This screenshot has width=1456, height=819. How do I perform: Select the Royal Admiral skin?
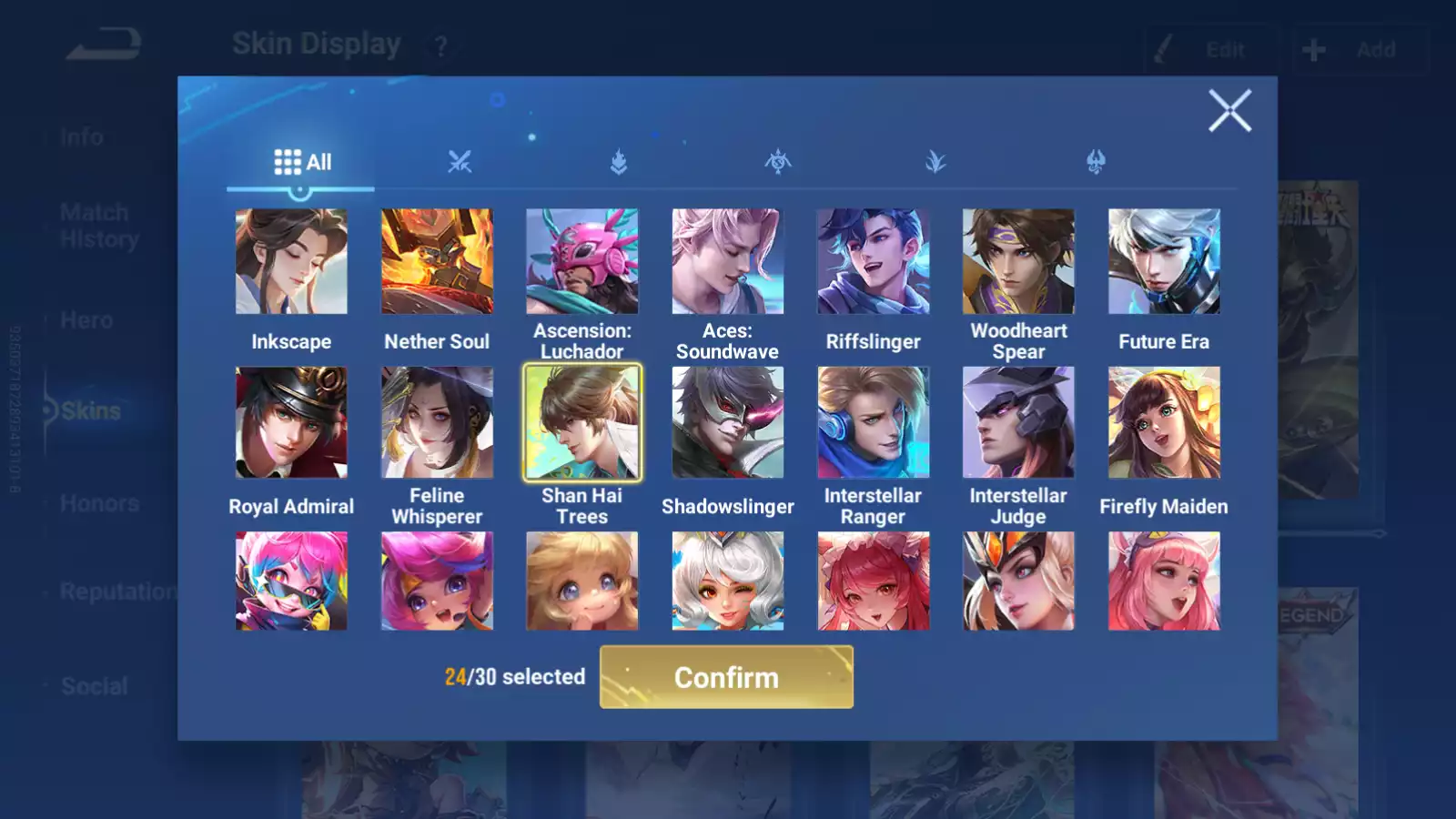(291, 422)
